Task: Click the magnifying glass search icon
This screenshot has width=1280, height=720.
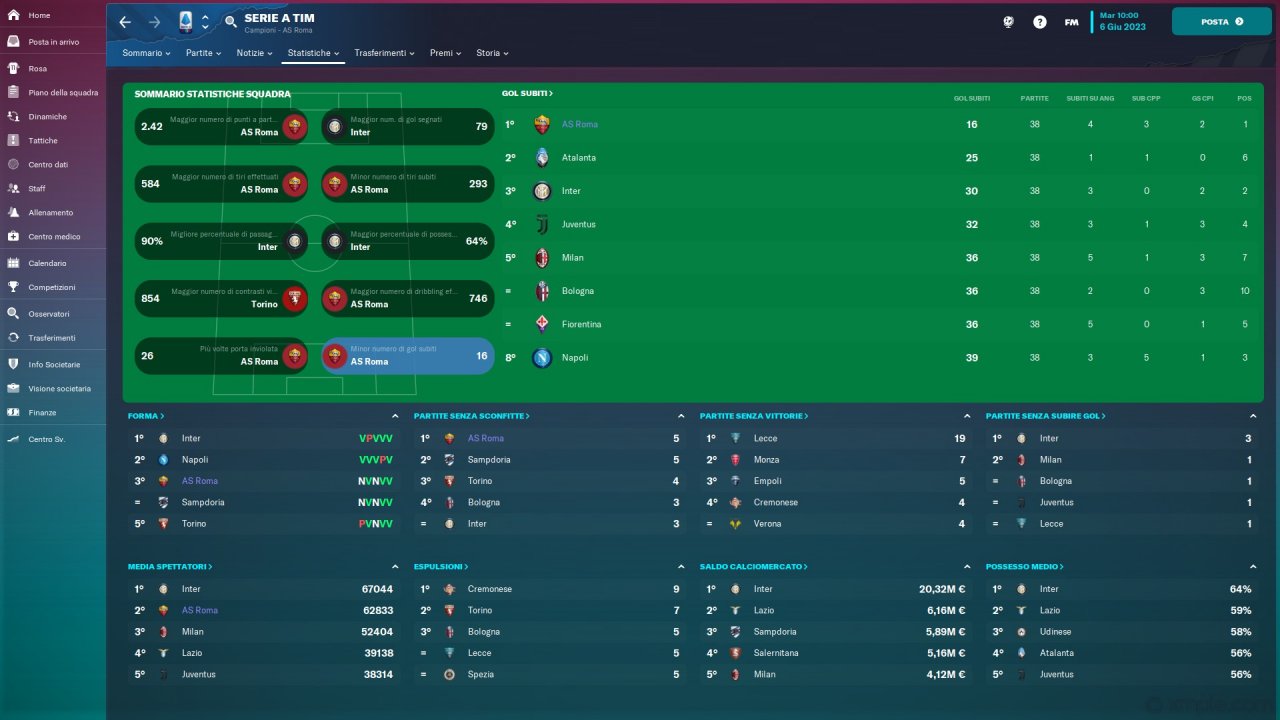Action: [x=231, y=22]
